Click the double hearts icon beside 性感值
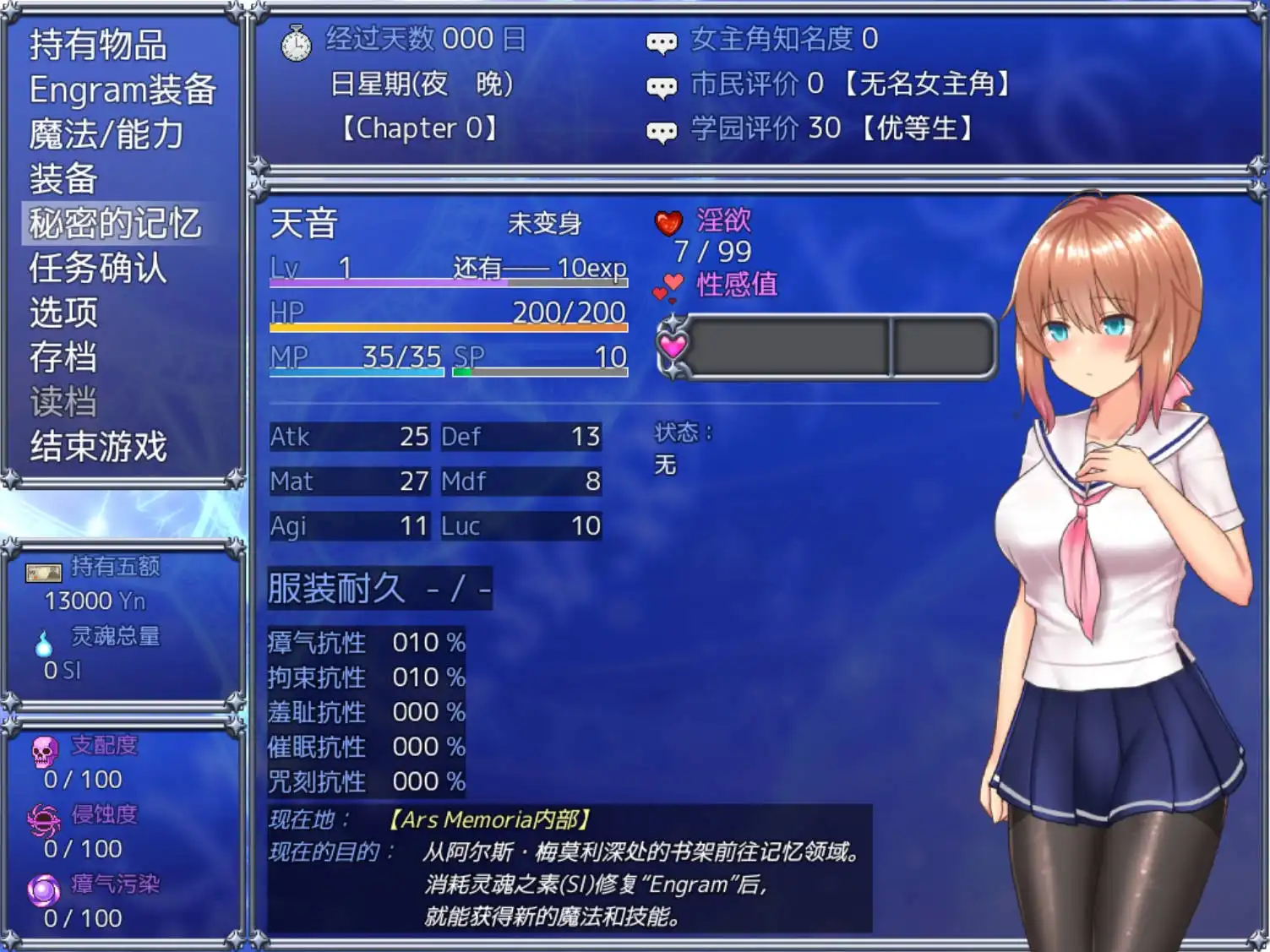1270x952 pixels. click(x=669, y=285)
